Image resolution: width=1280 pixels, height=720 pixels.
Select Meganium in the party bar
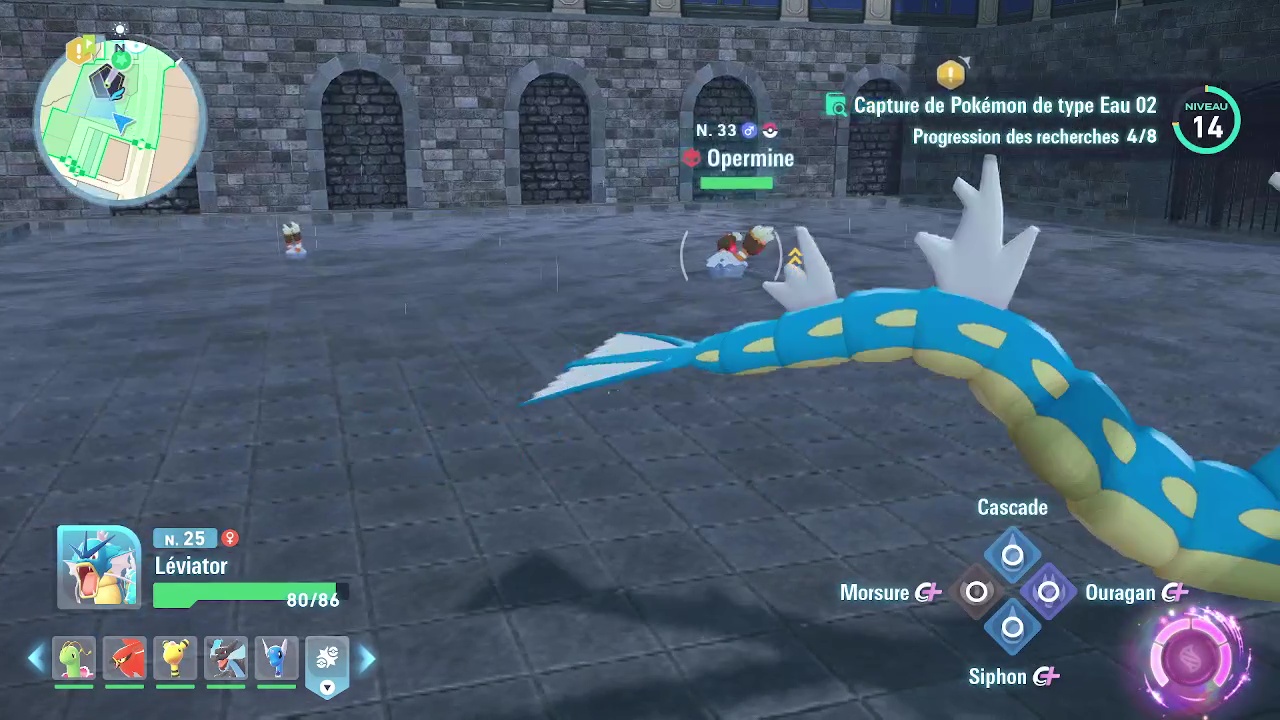click(x=74, y=658)
